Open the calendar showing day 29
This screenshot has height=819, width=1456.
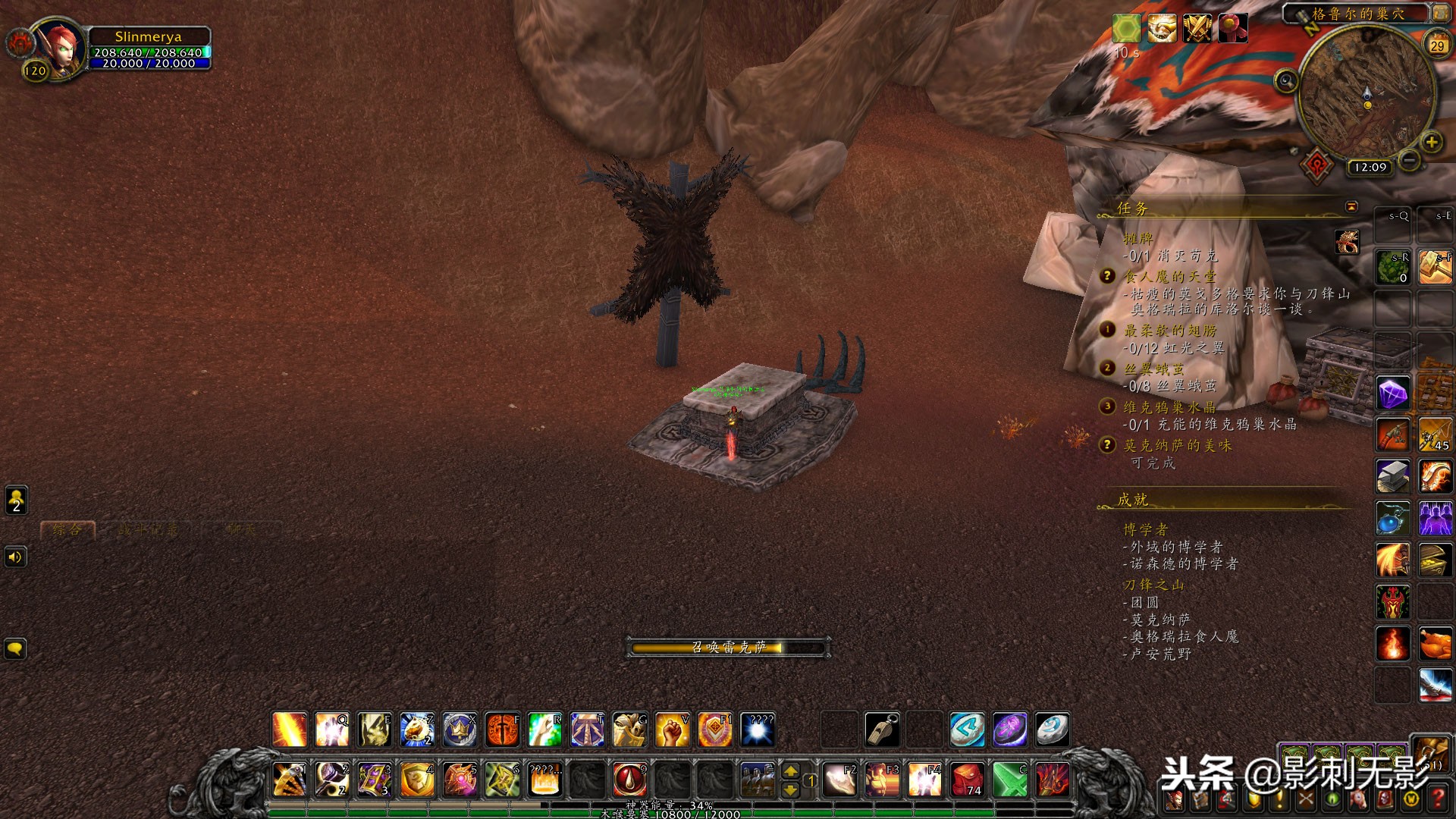tap(1437, 45)
